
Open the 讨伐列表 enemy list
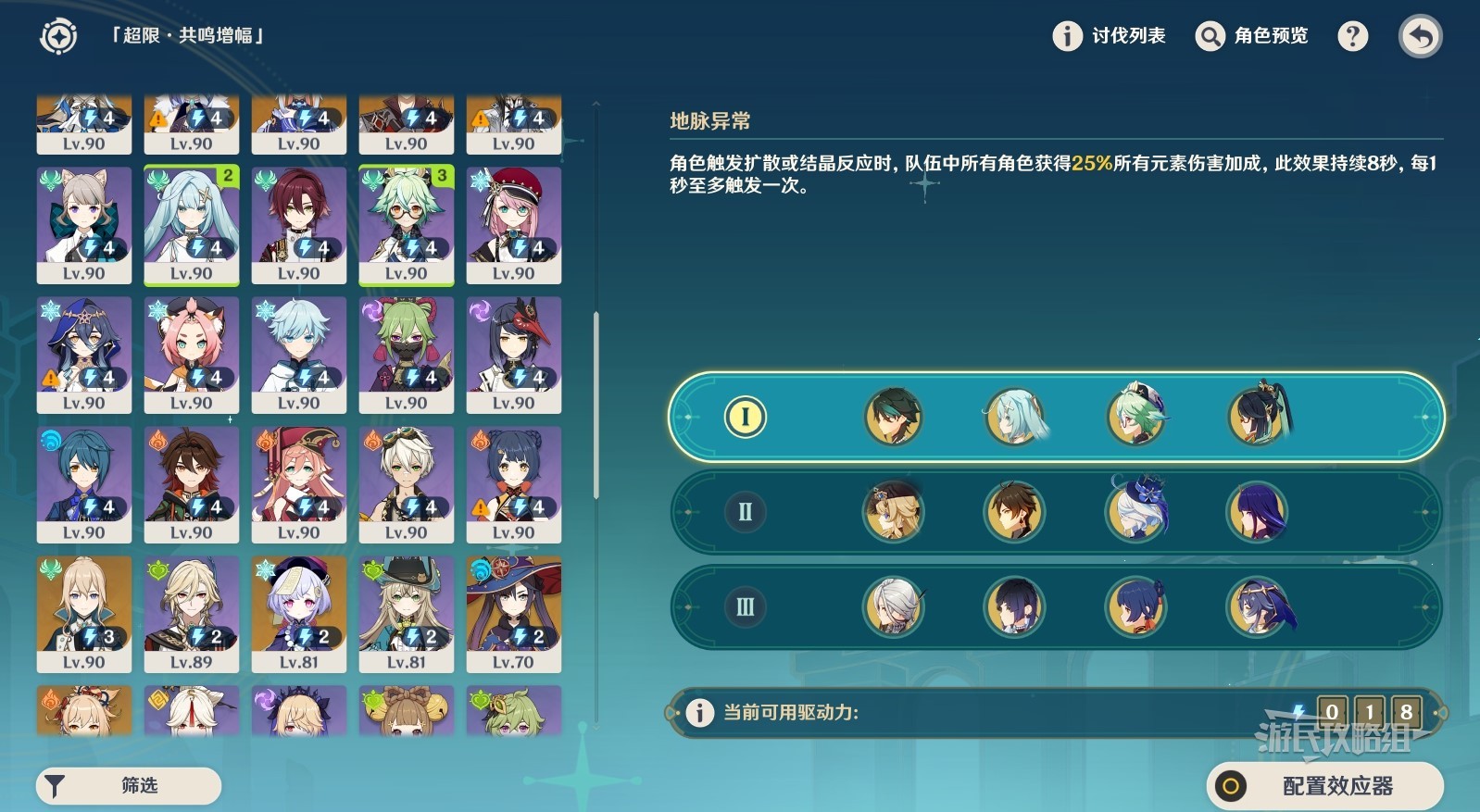pyautogui.click(x=1110, y=36)
